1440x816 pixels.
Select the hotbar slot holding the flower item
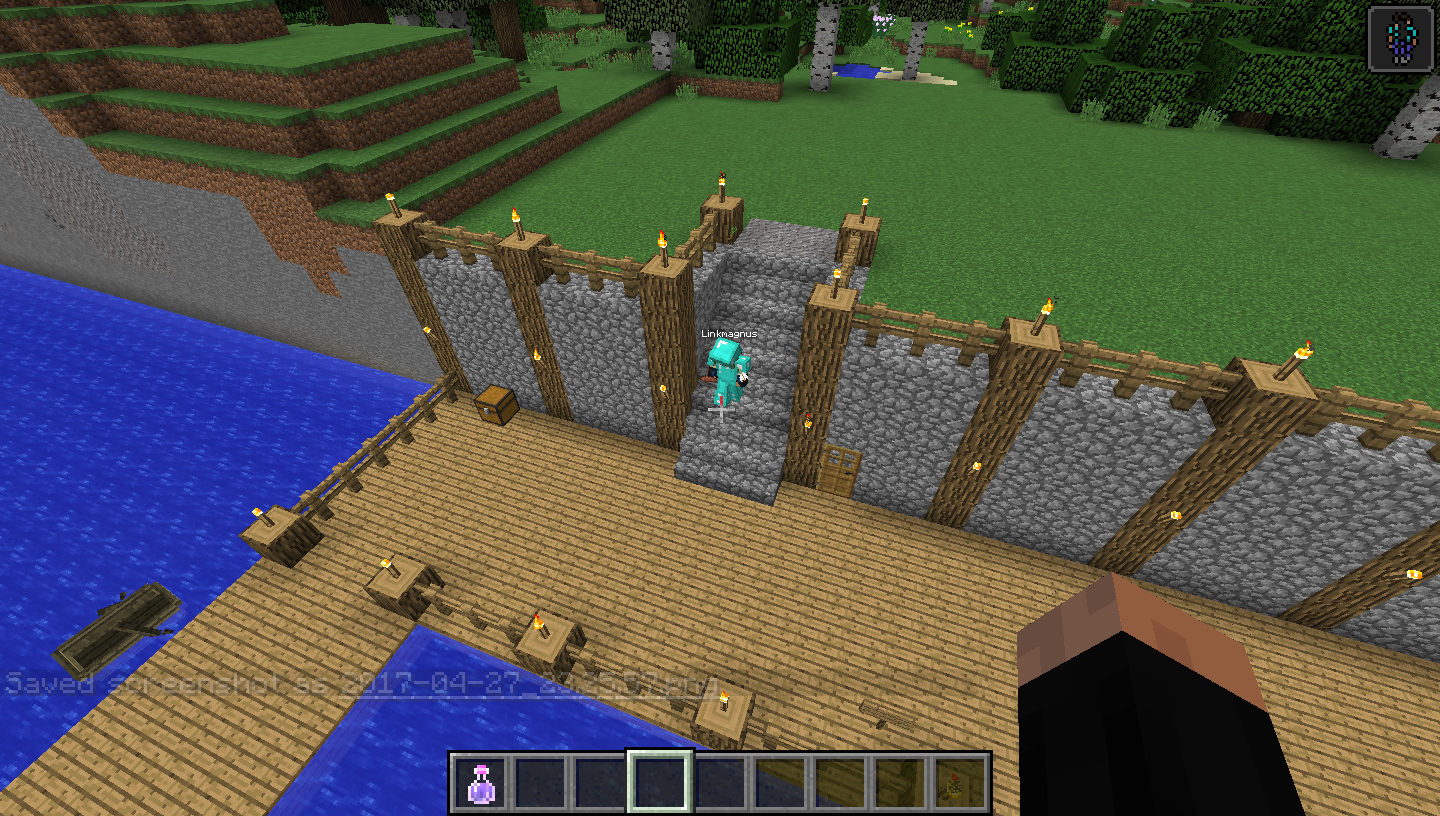pyautogui.click(x=958, y=782)
